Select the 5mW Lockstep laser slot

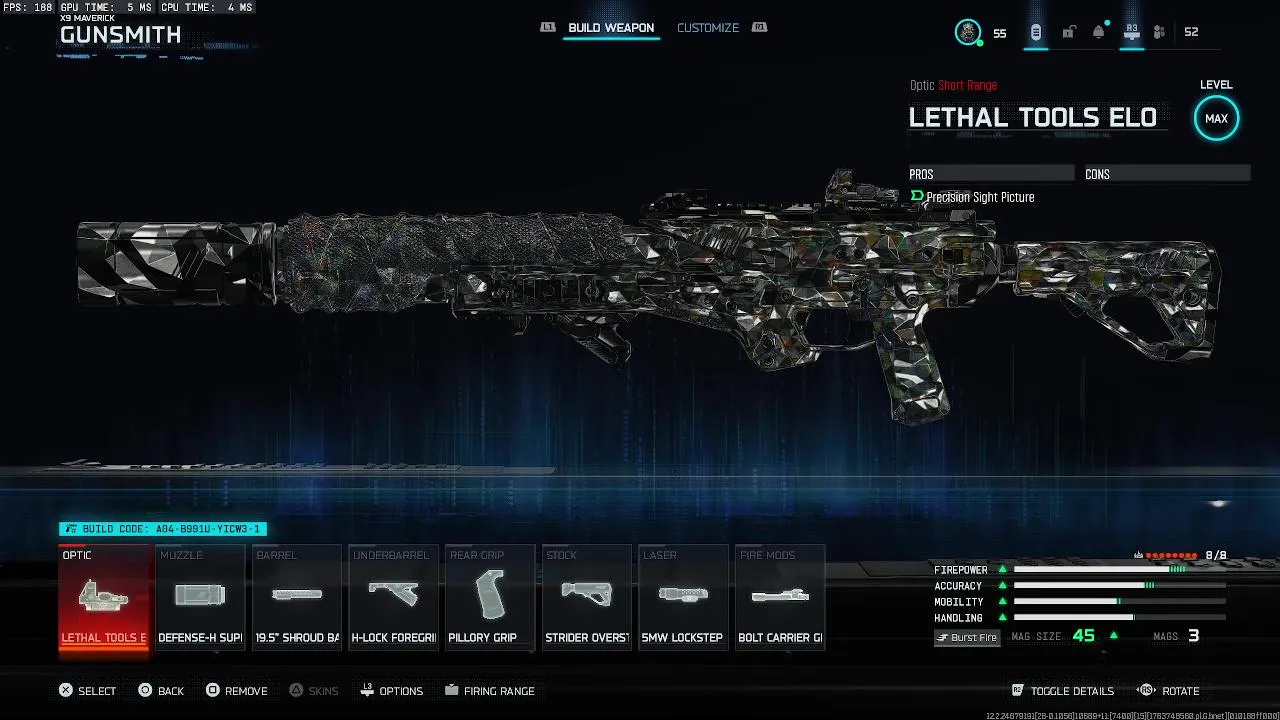[x=683, y=598]
